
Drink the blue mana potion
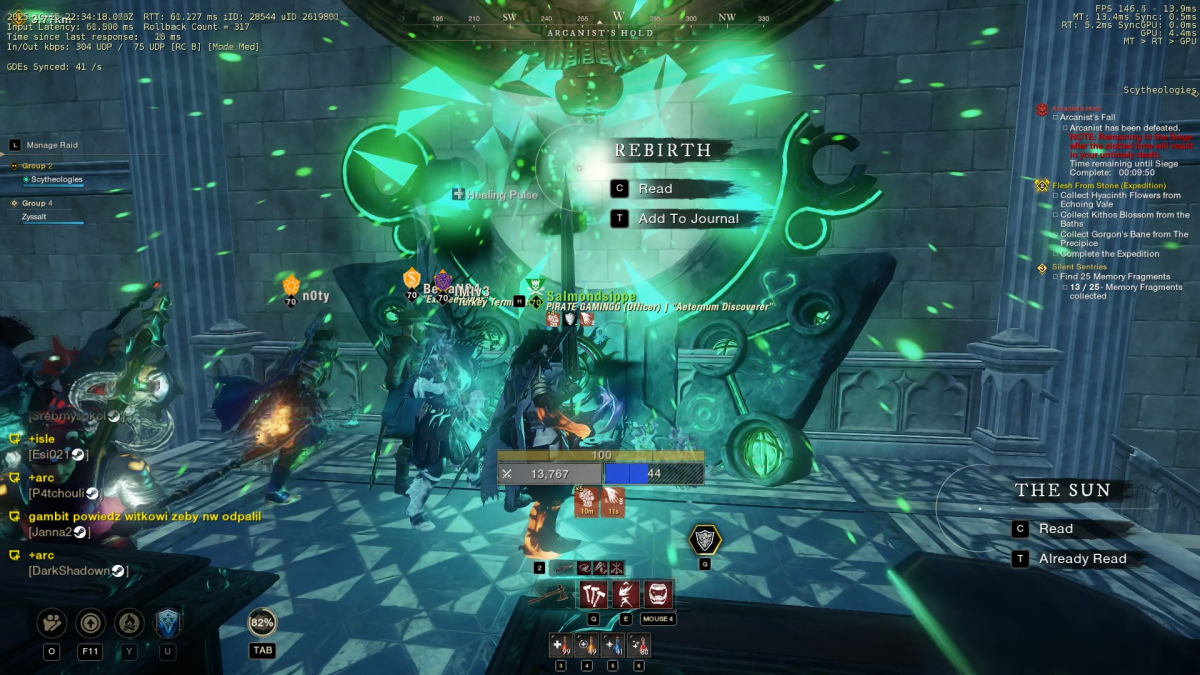(x=612, y=645)
